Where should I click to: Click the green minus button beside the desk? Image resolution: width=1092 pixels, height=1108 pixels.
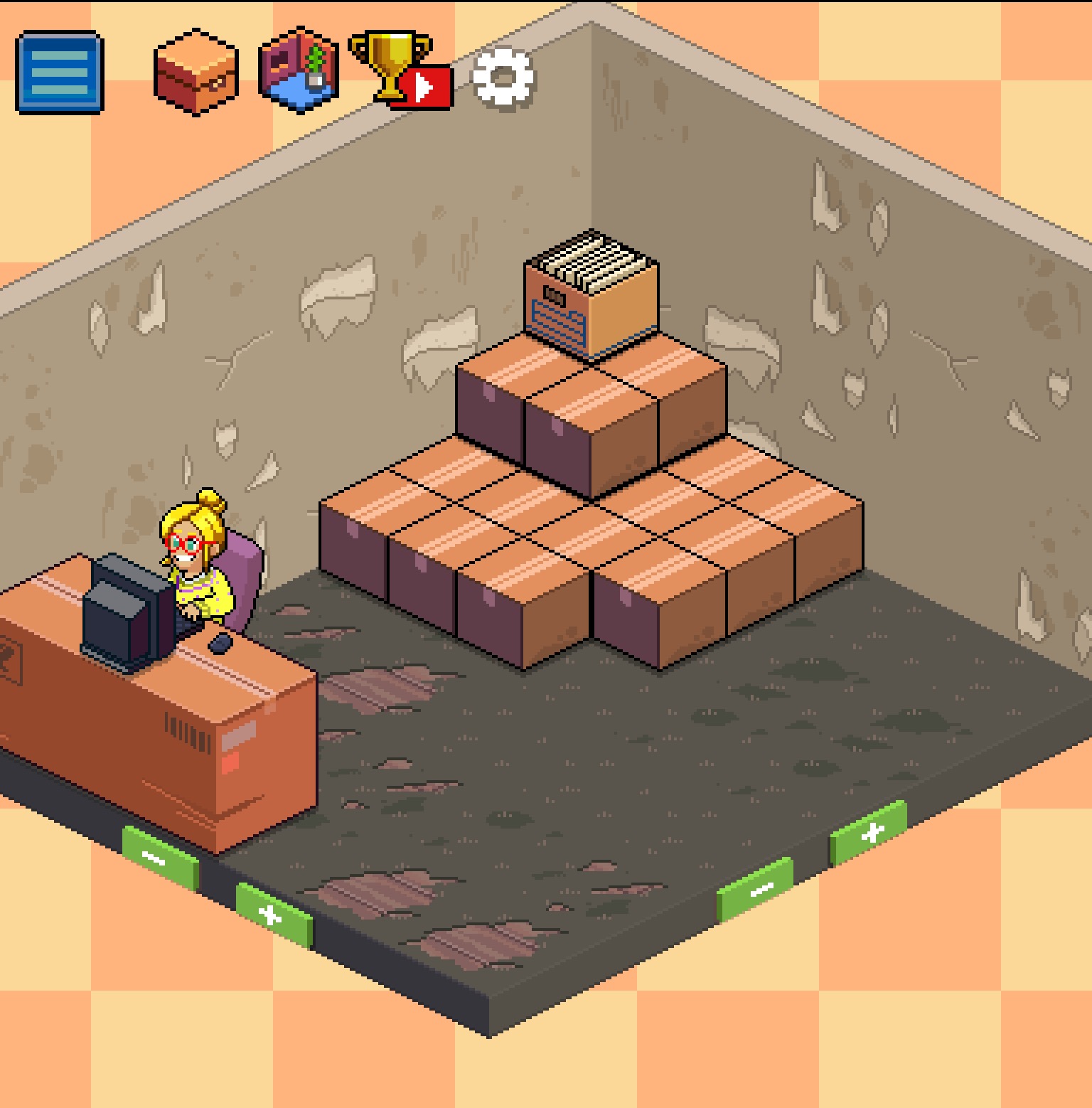pos(159,857)
